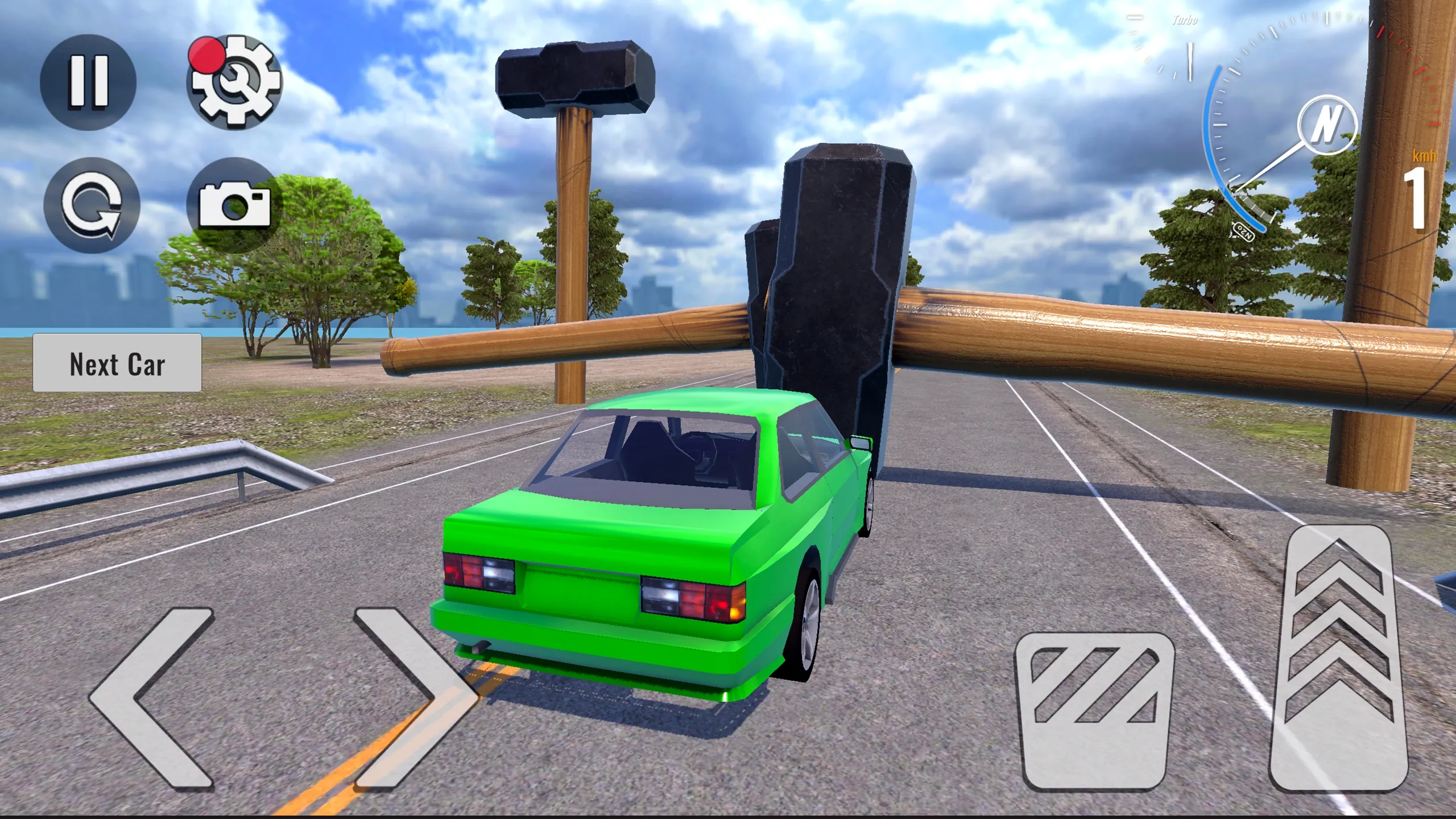The width and height of the screenshot is (1456, 819).
Task: Tap the N gear indicator
Action: click(x=1327, y=125)
